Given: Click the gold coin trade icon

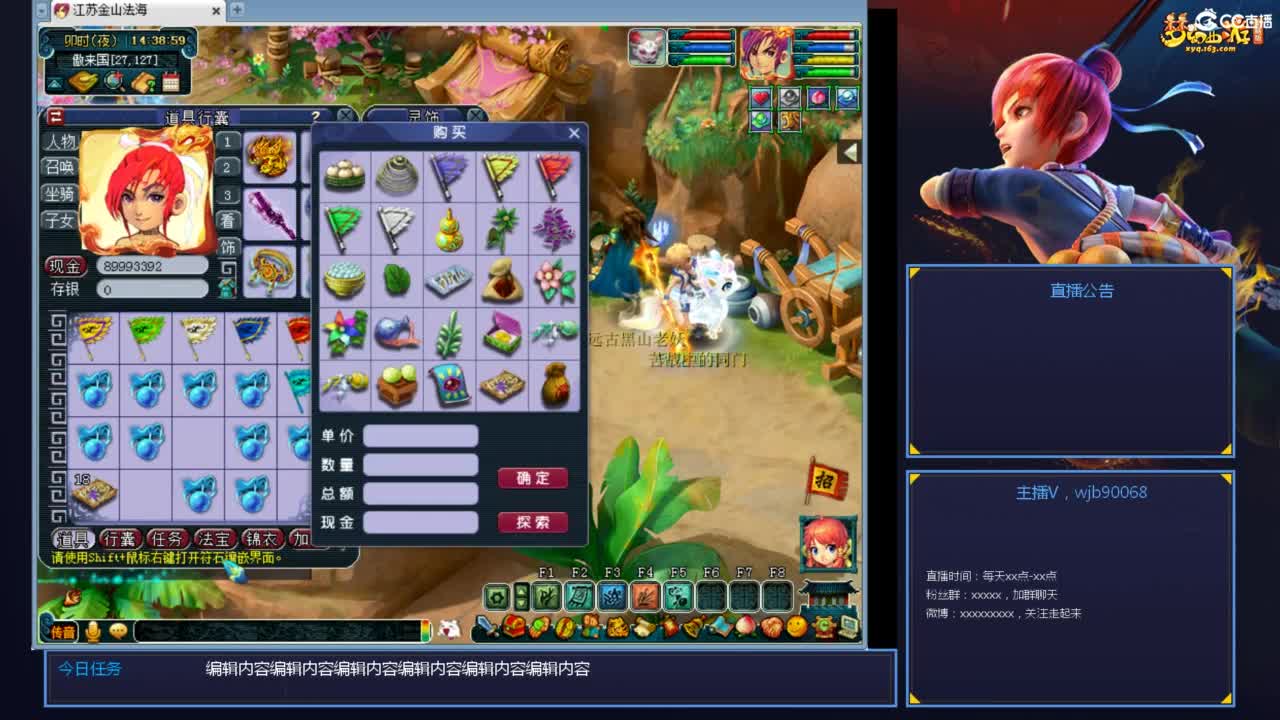Looking at the screenshot, I should 563,628.
